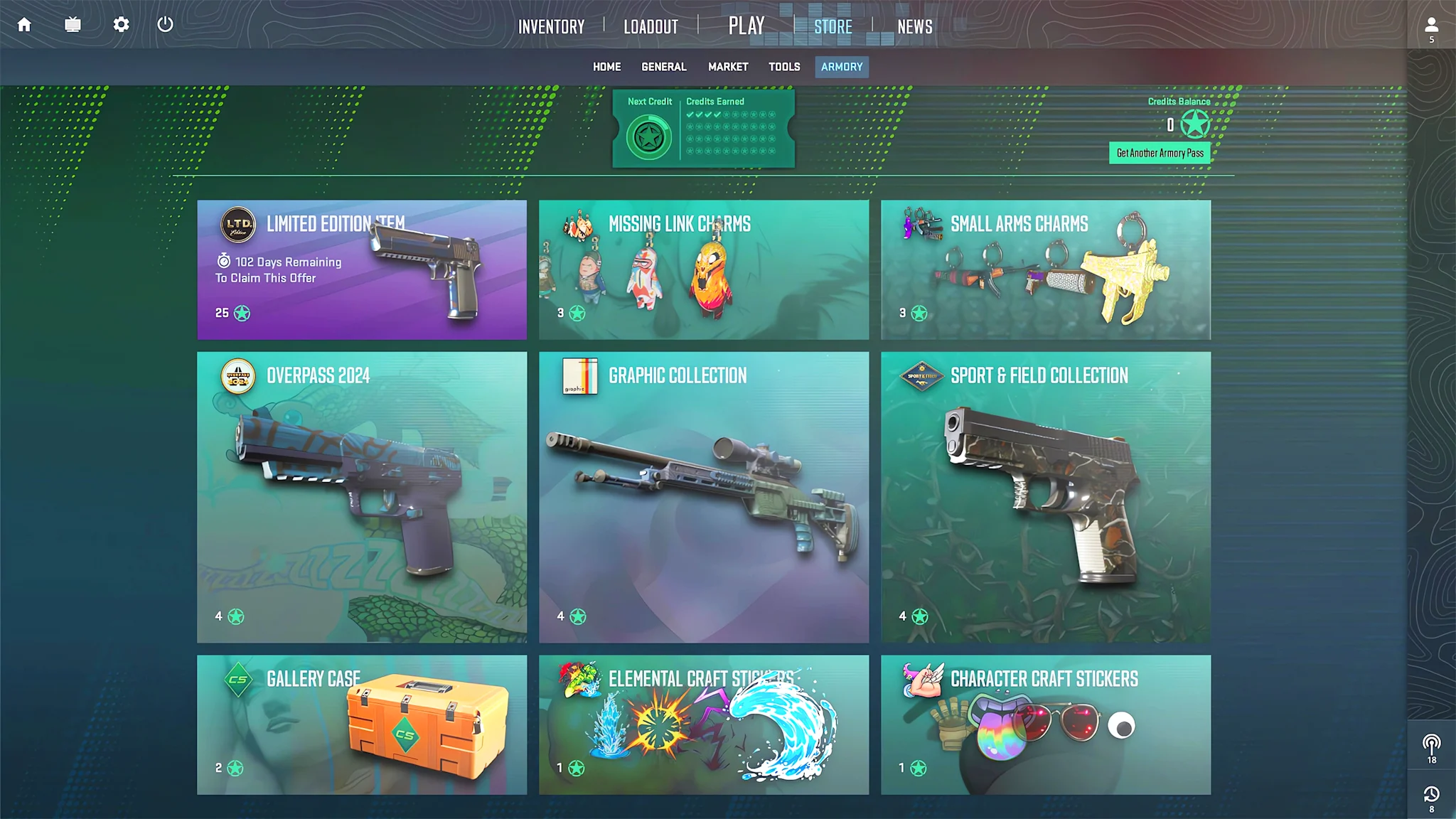Screen dimensions: 1456x819
Task: Select the Tools tab
Action: pyautogui.click(x=784, y=66)
